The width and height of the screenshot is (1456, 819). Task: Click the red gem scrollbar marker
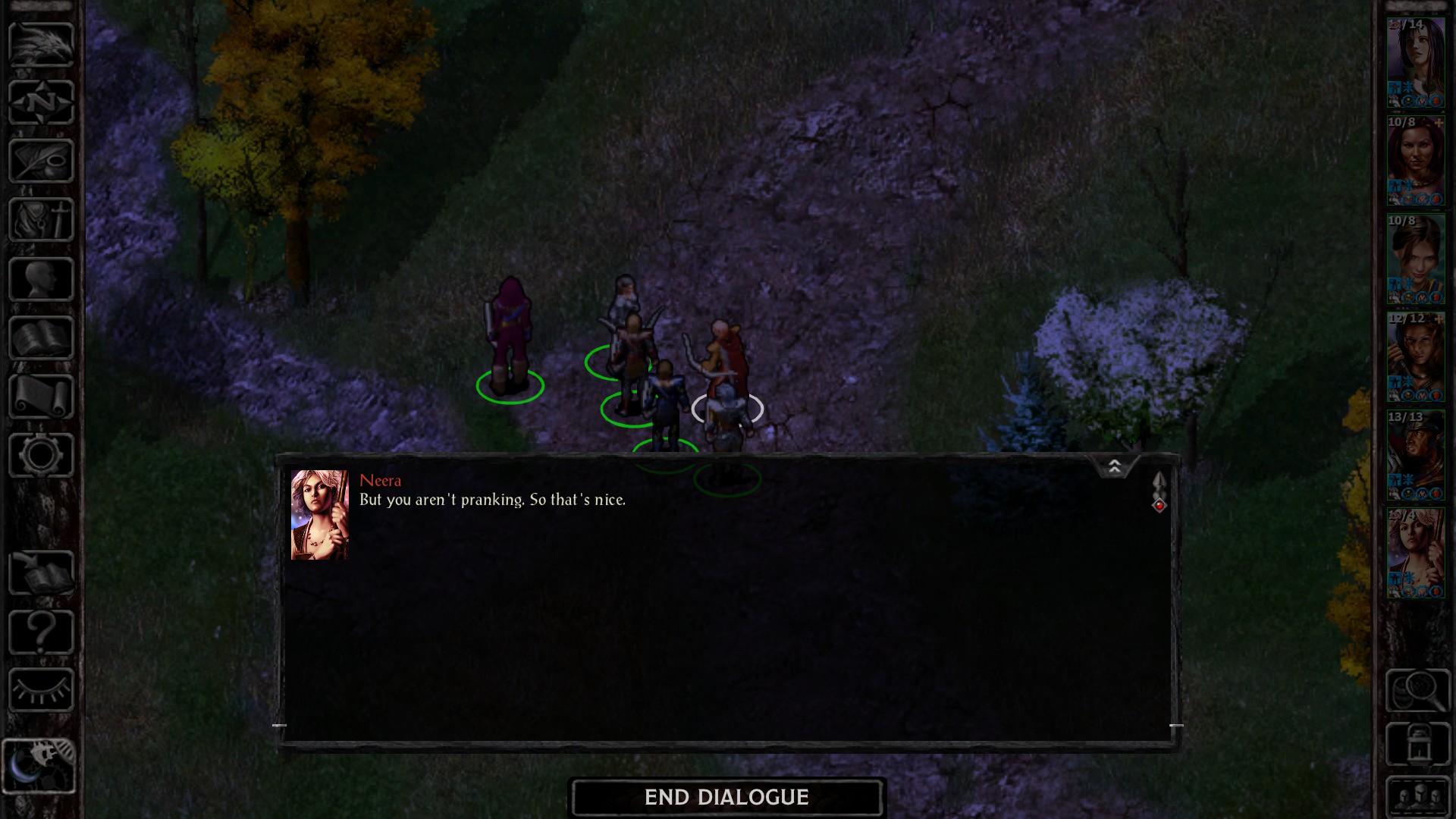[1159, 505]
